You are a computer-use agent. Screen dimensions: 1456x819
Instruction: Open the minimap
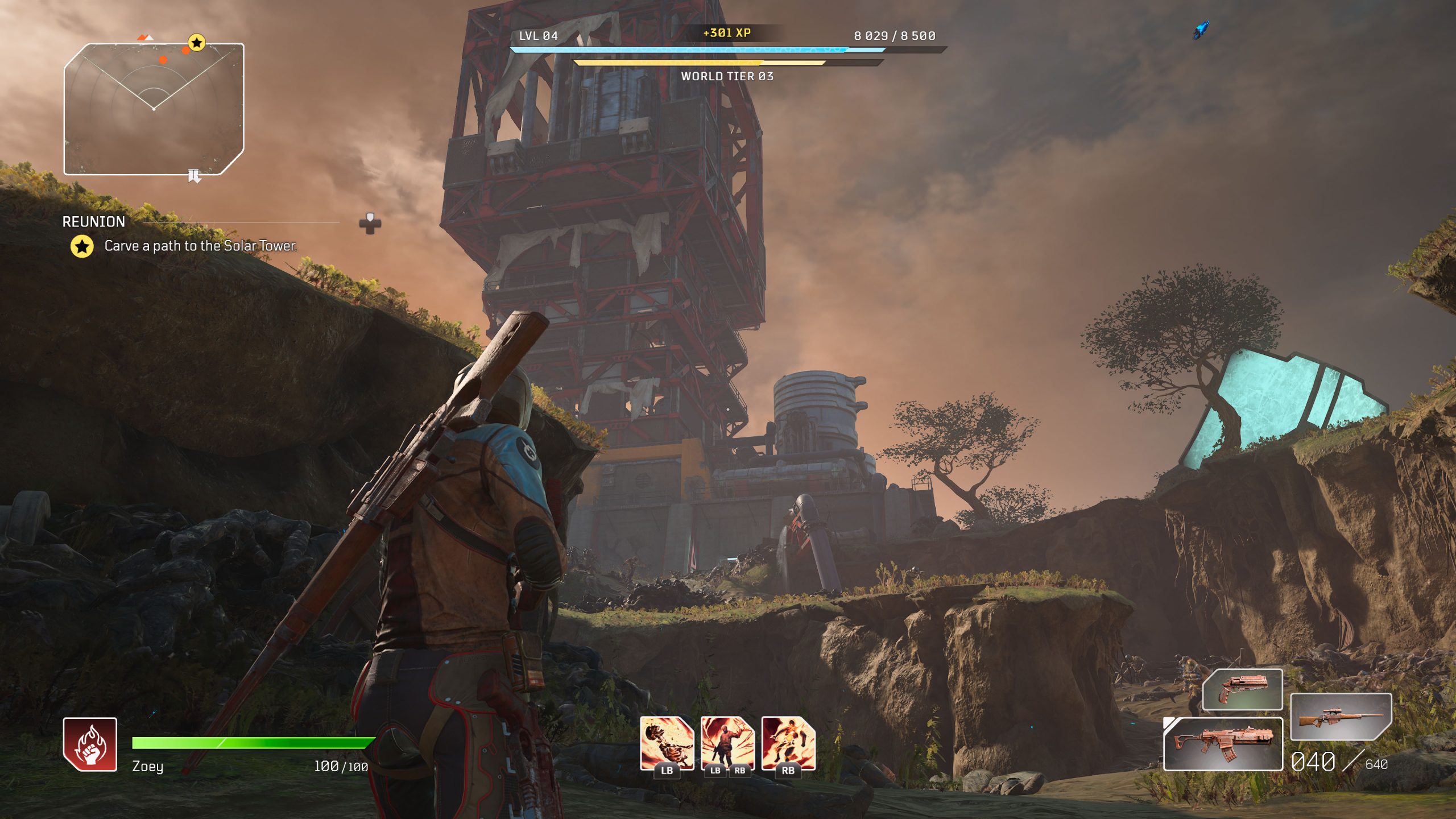[154, 109]
